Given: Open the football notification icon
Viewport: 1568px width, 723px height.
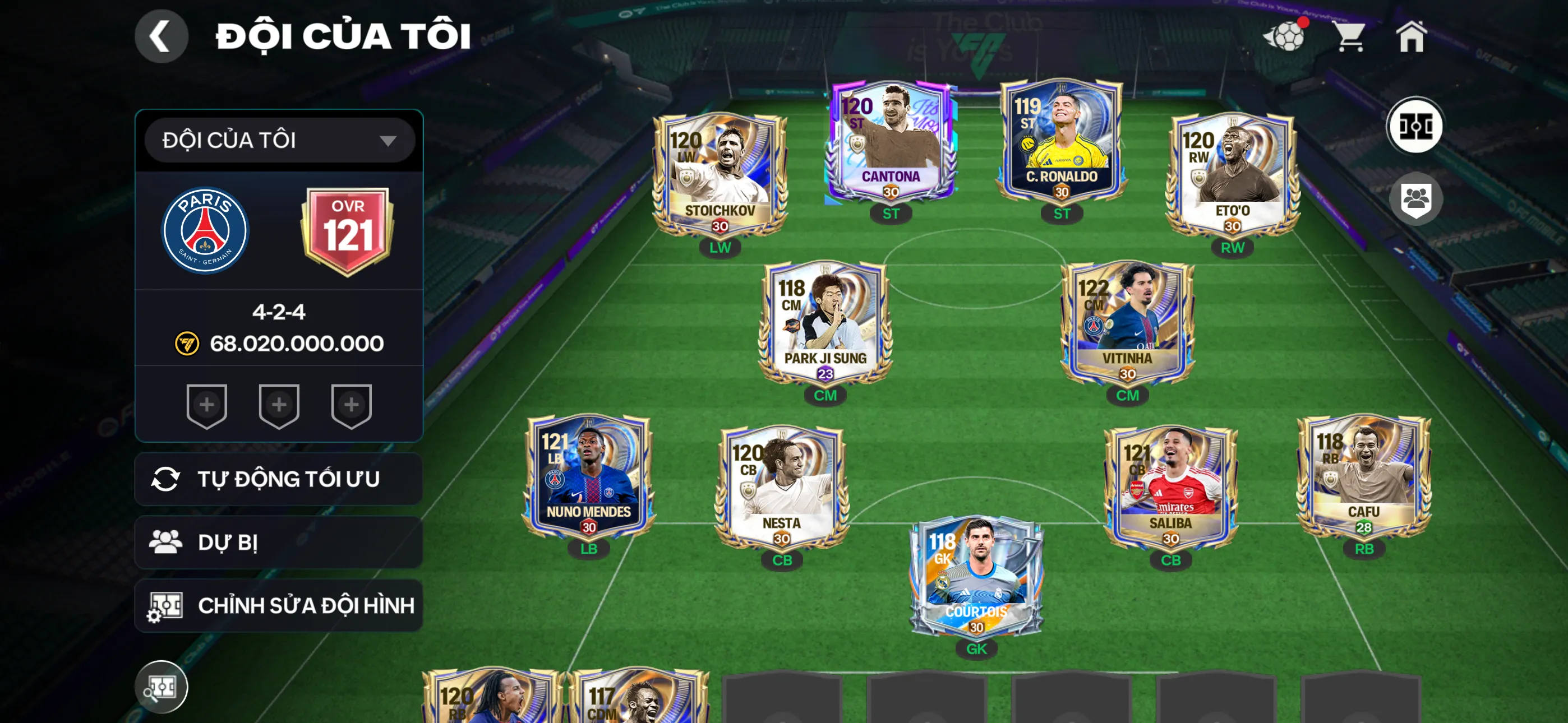Looking at the screenshot, I should (x=1285, y=36).
